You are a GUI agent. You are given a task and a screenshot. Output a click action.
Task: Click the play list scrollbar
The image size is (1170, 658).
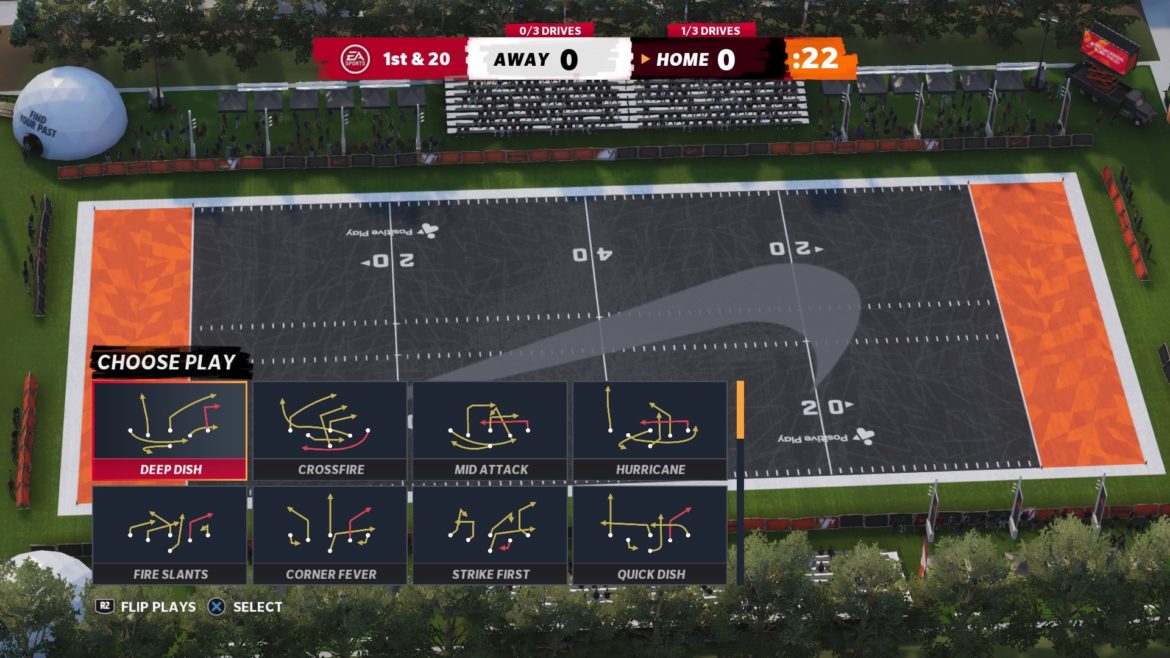(x=740, y=480)
